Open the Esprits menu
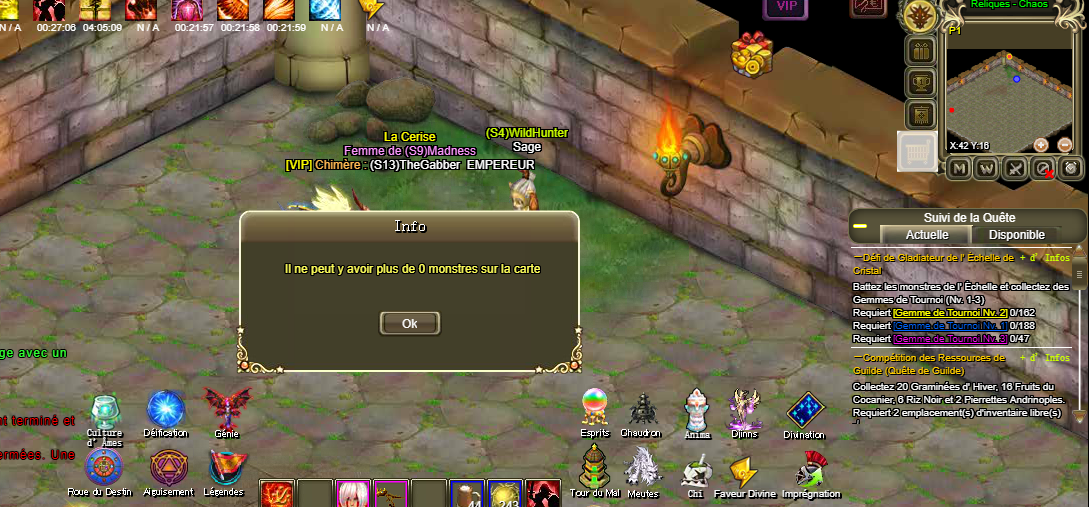1089x507 pixels. [x=596, y=408]
